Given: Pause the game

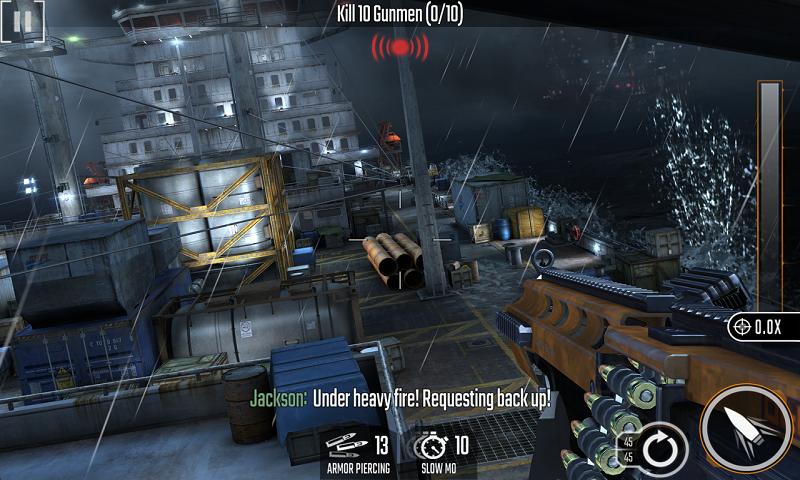Looking at the screenshot, I should point(24,19).
